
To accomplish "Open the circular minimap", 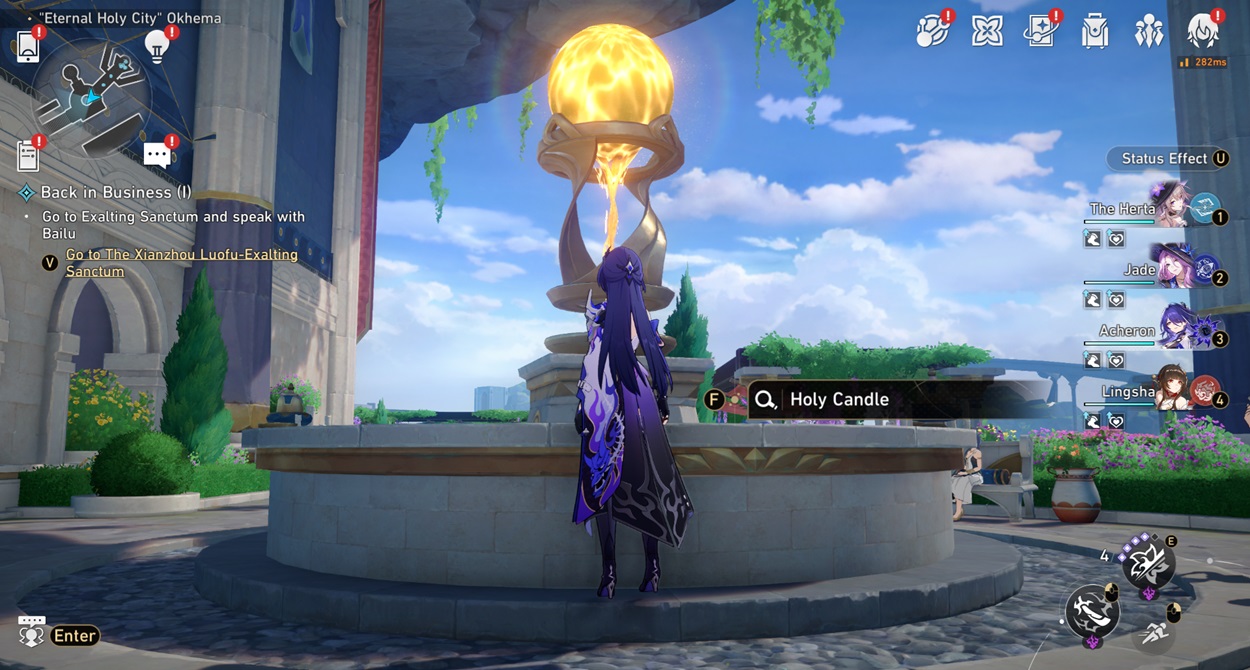I will click(93, 96).
